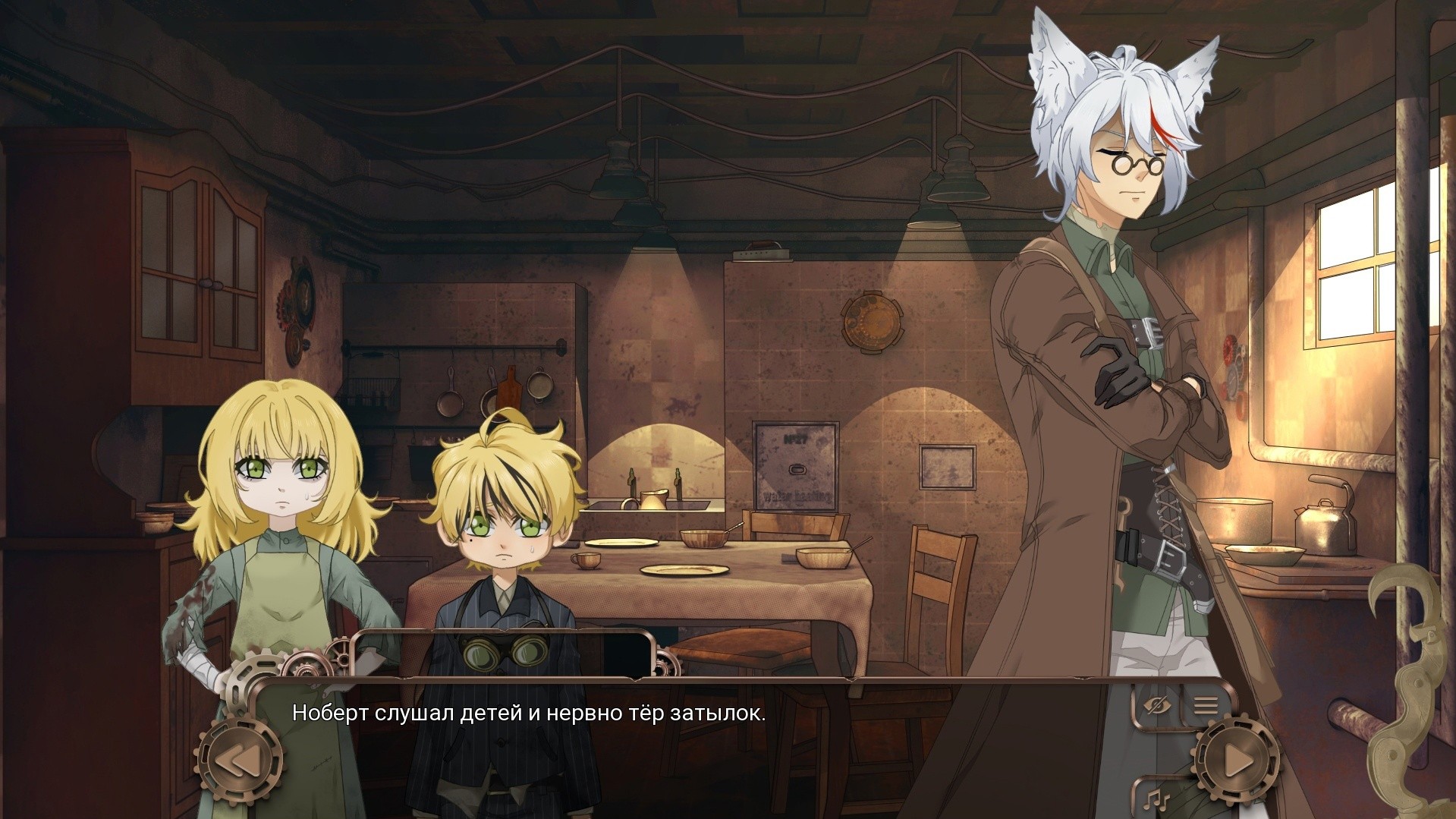Open the menu via the three-lines icon
Viewport: 1456px width, 819px height.
pyautogui.click(x=1205, y=706)
